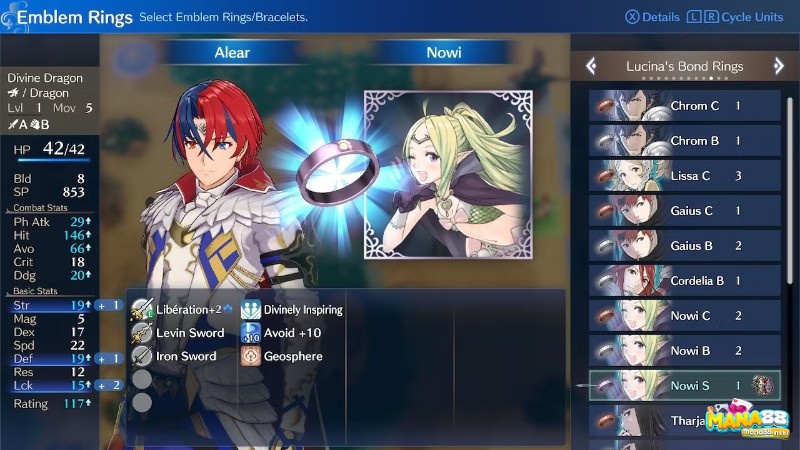800x450 pixels.
Task: Show the next bond ring set
Action: point(779,66)
